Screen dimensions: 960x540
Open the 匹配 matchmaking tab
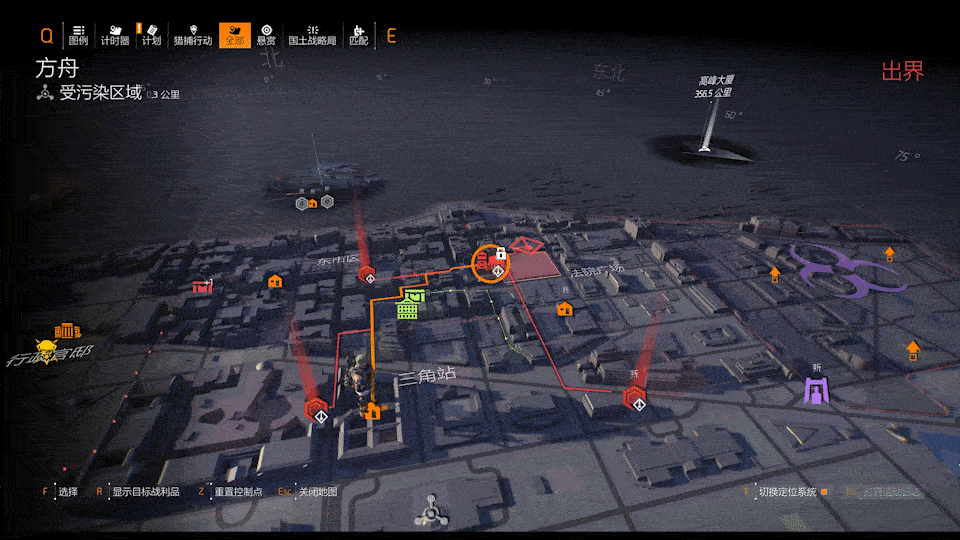tap(358, 35)
